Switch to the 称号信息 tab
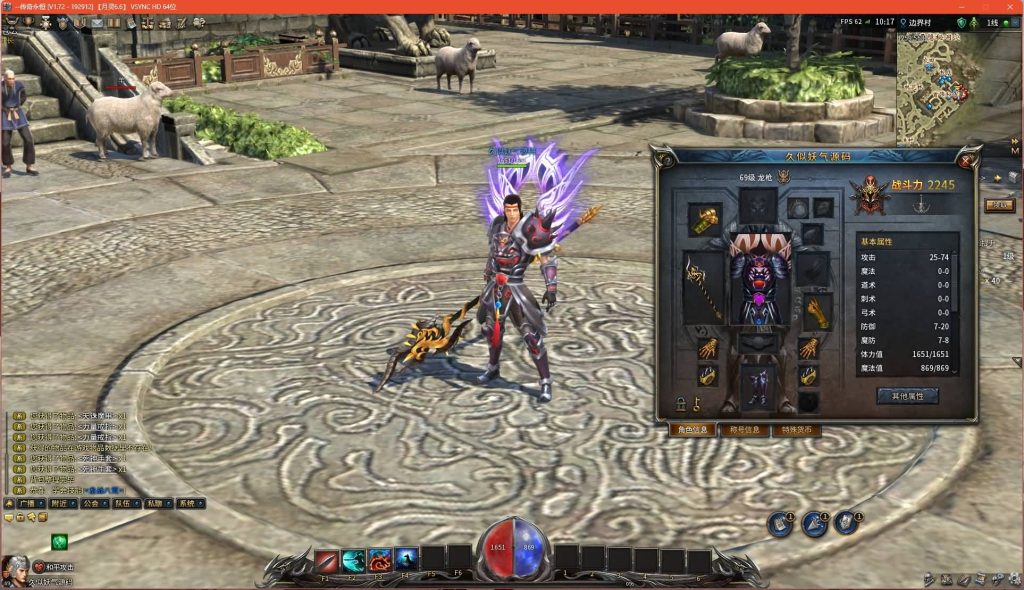Viewport: 1024px width, 590px height. [743, 430]
